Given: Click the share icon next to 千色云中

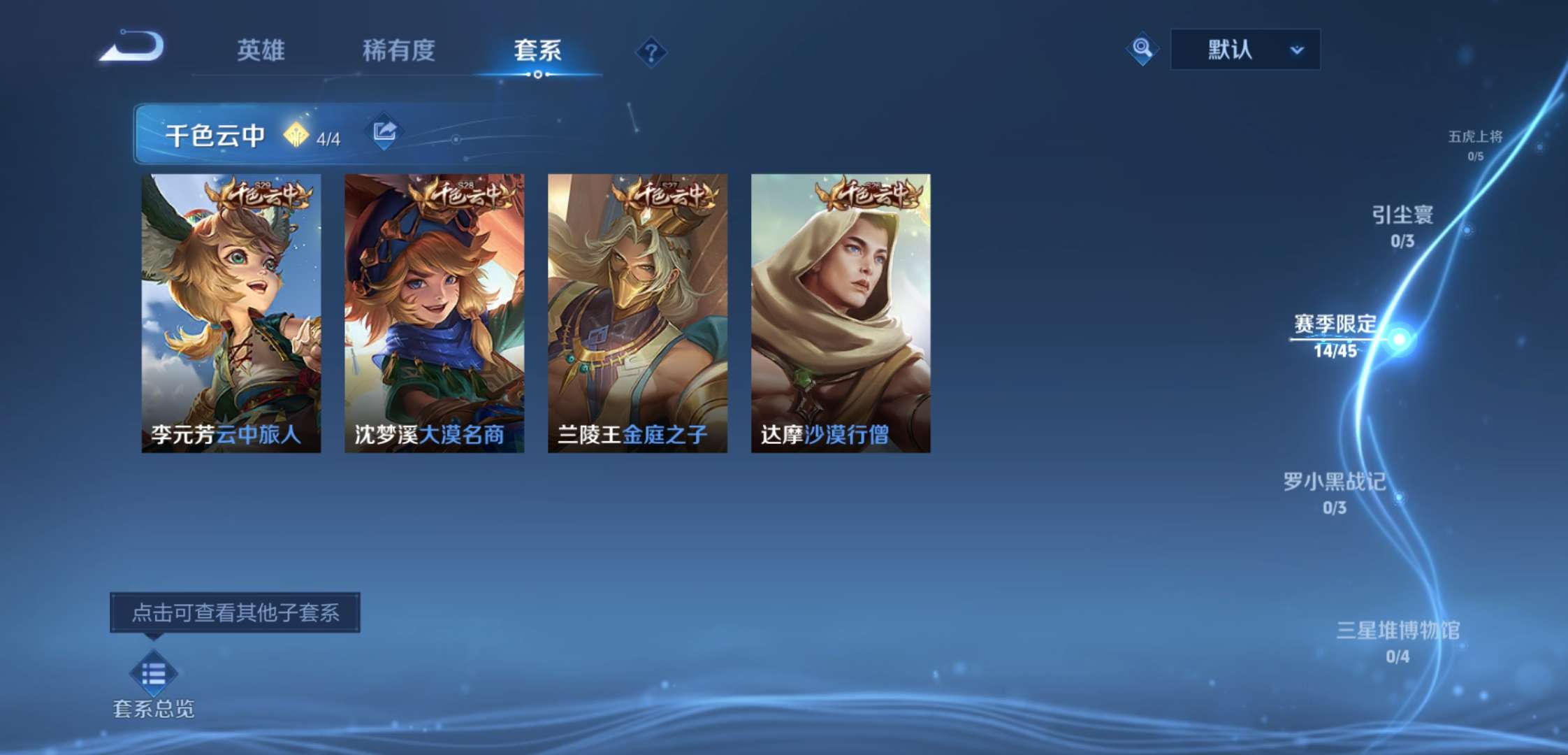Looking at the screenshot, I should [x=383, y=131].
